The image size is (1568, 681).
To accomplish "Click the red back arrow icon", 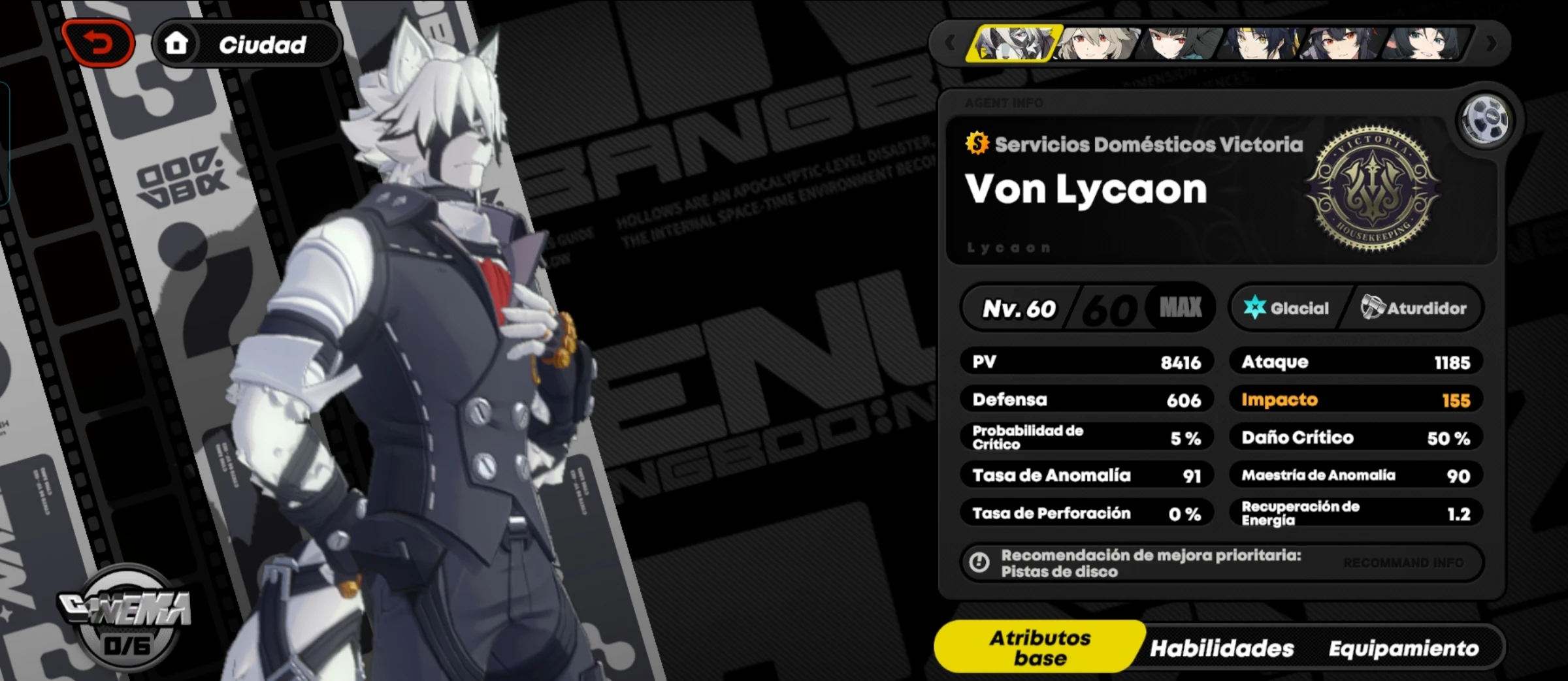I will [98, 44].
